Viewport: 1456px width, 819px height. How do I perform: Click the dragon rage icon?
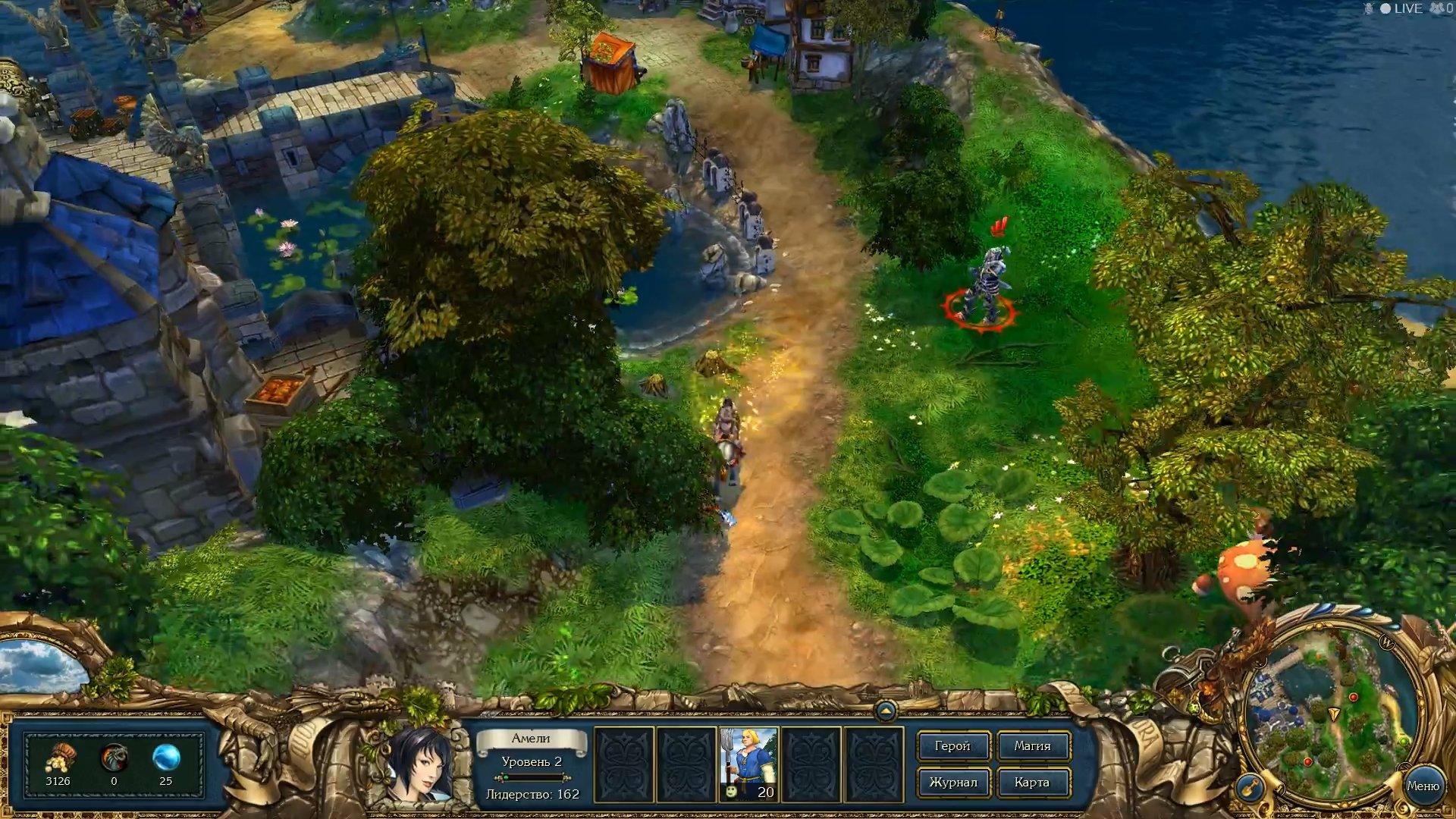pyautogui.click(x=114, y=757)
